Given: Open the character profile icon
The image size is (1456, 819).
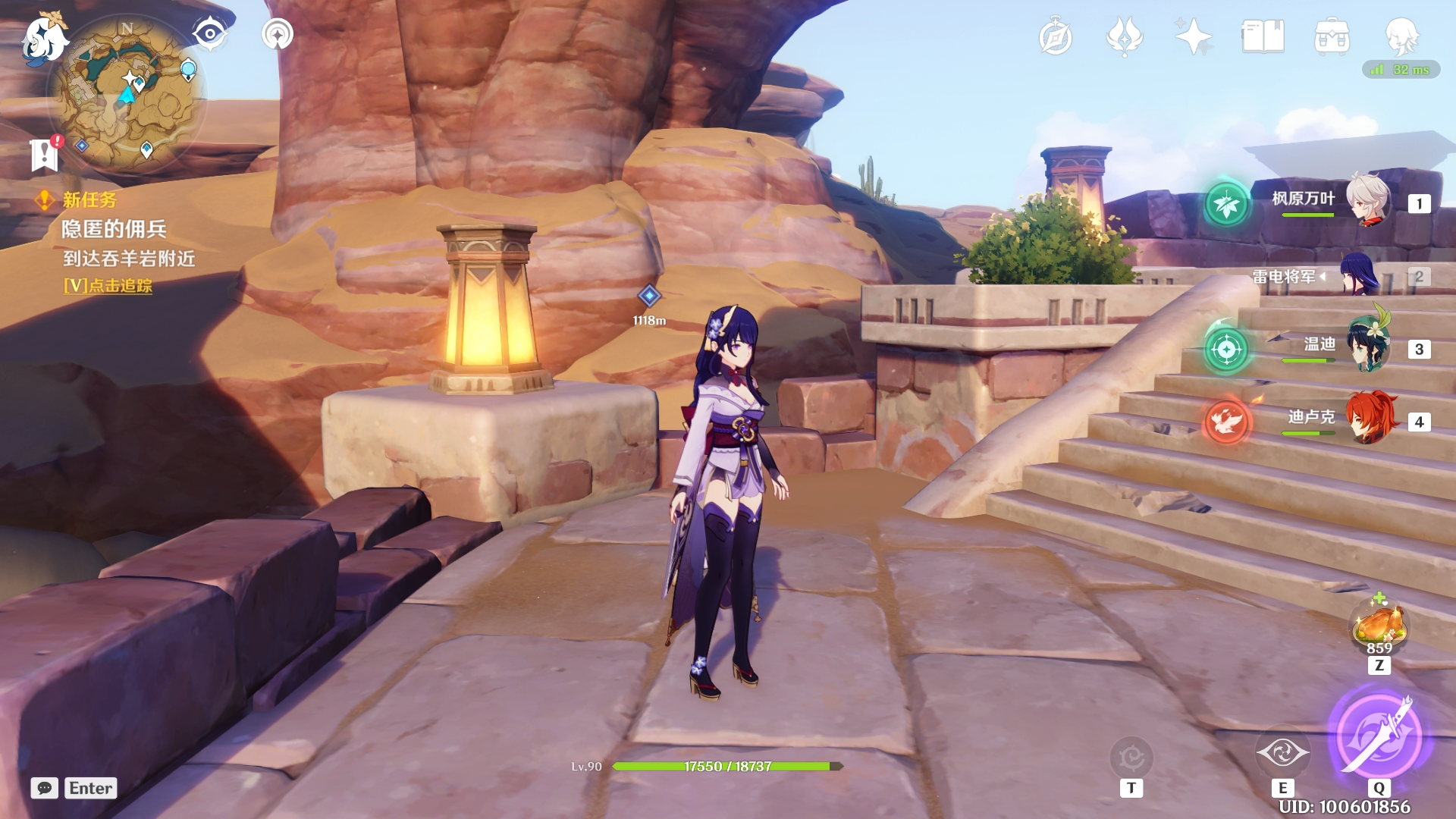Looking at the screenshot, I should [1401, 35].
